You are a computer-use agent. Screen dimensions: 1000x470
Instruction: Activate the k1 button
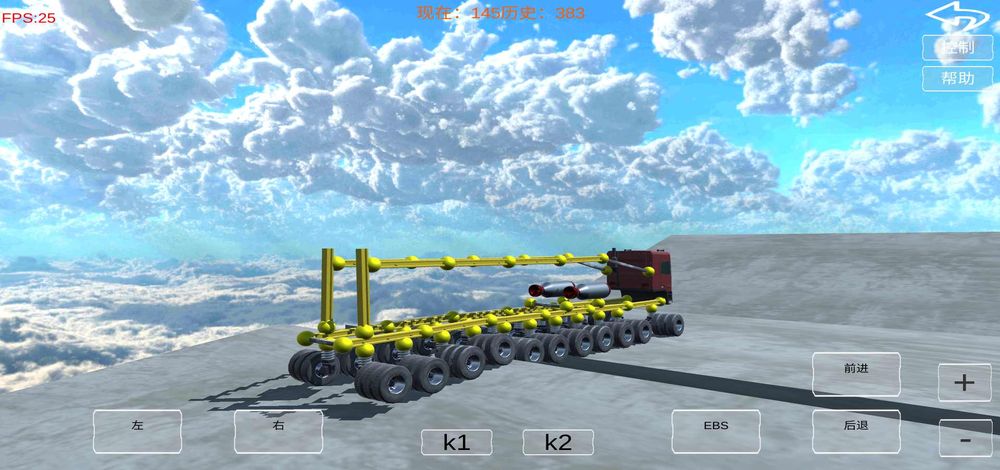(x=456, y=442)
